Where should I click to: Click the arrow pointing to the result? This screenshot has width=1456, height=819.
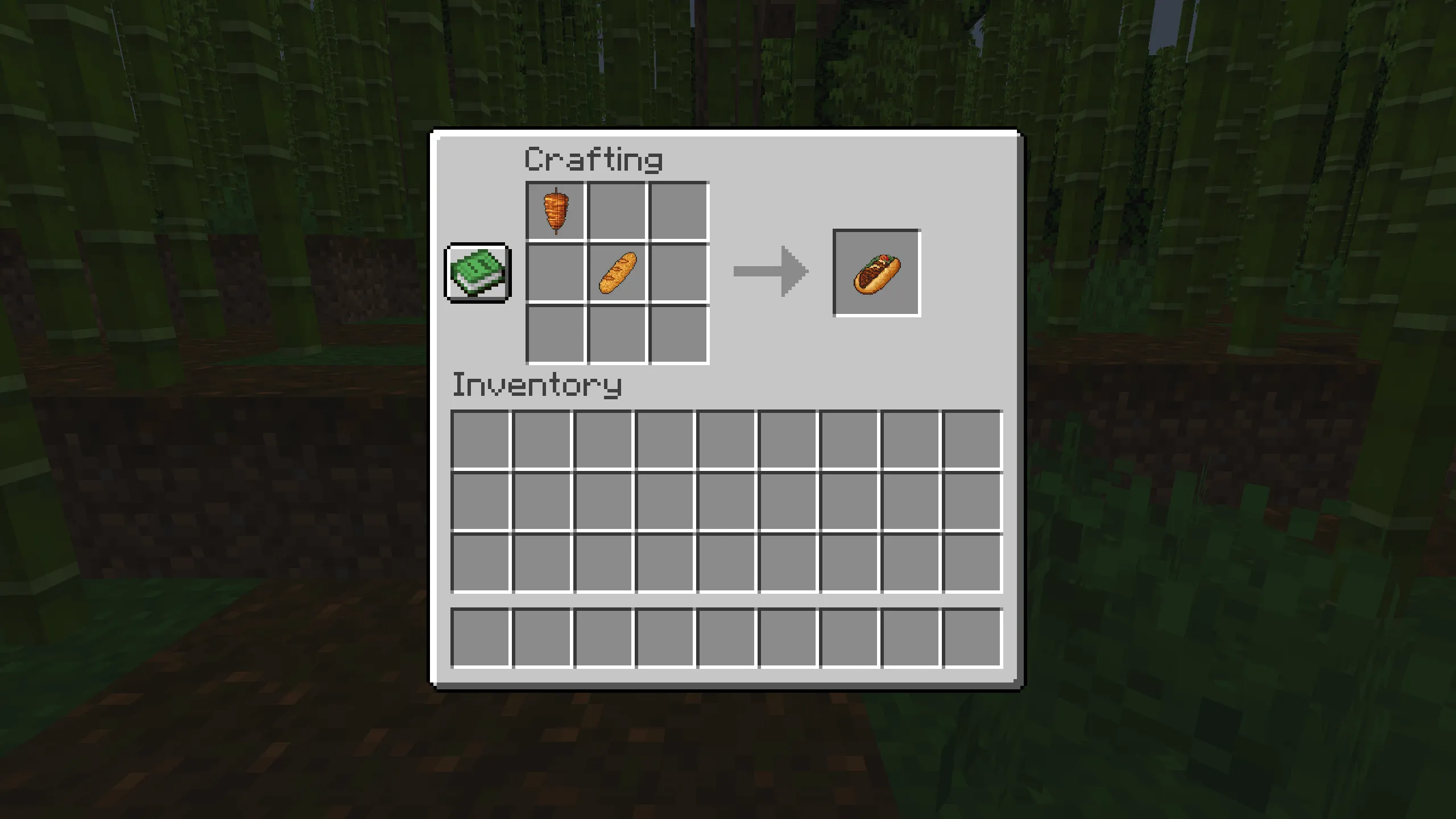coord(771,272)
